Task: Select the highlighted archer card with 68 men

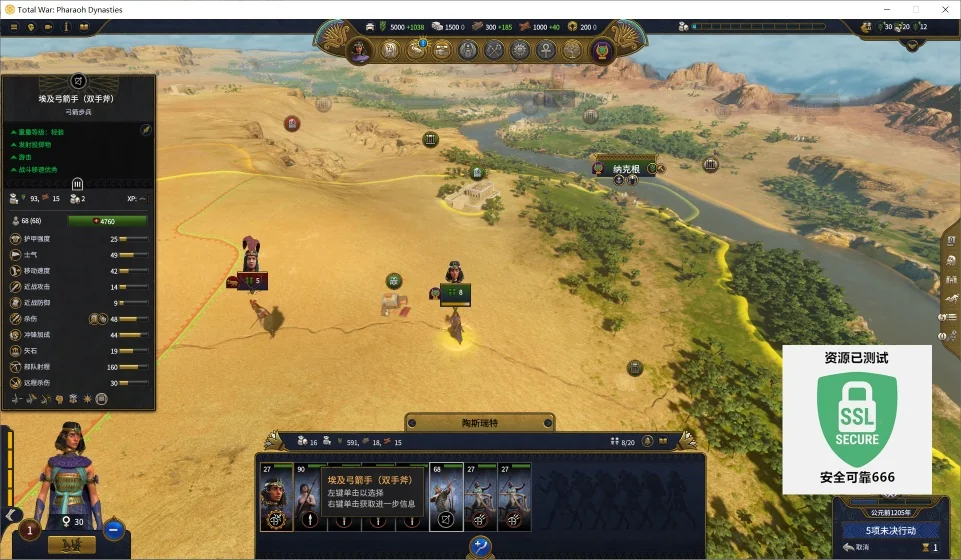Action: 445,497
